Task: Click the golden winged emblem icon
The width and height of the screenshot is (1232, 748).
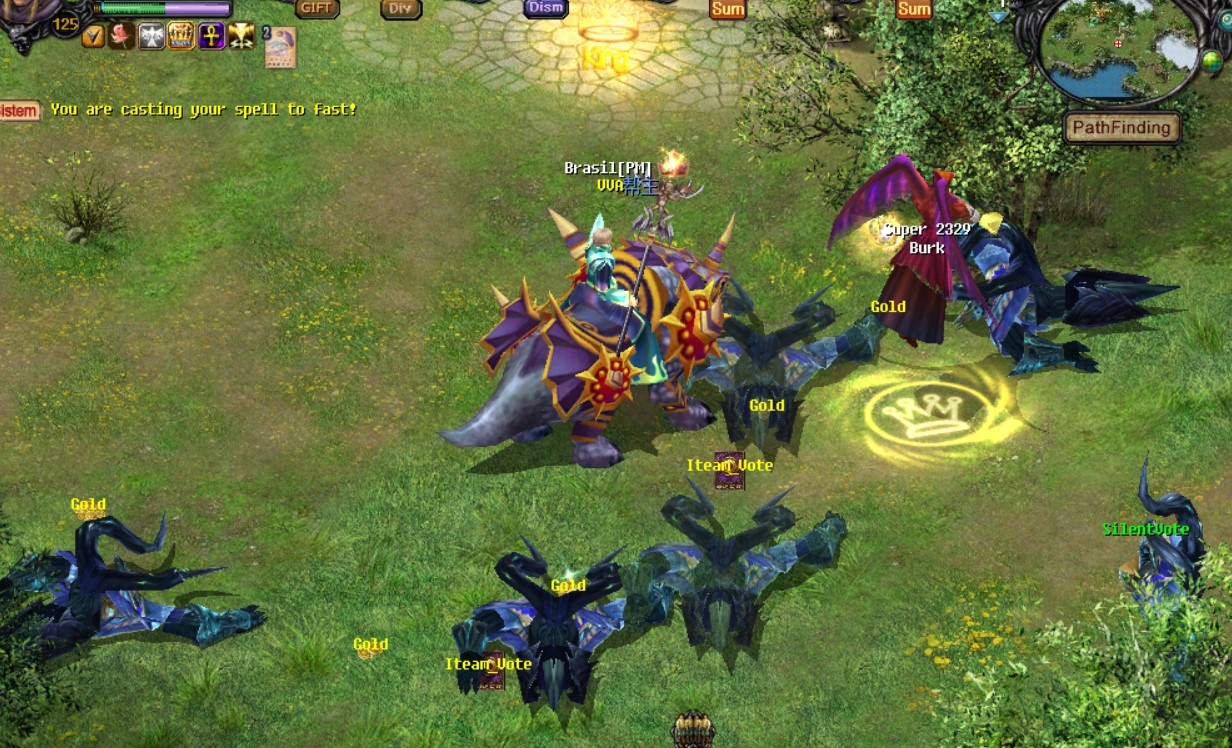Action: [x=241, y=37]
